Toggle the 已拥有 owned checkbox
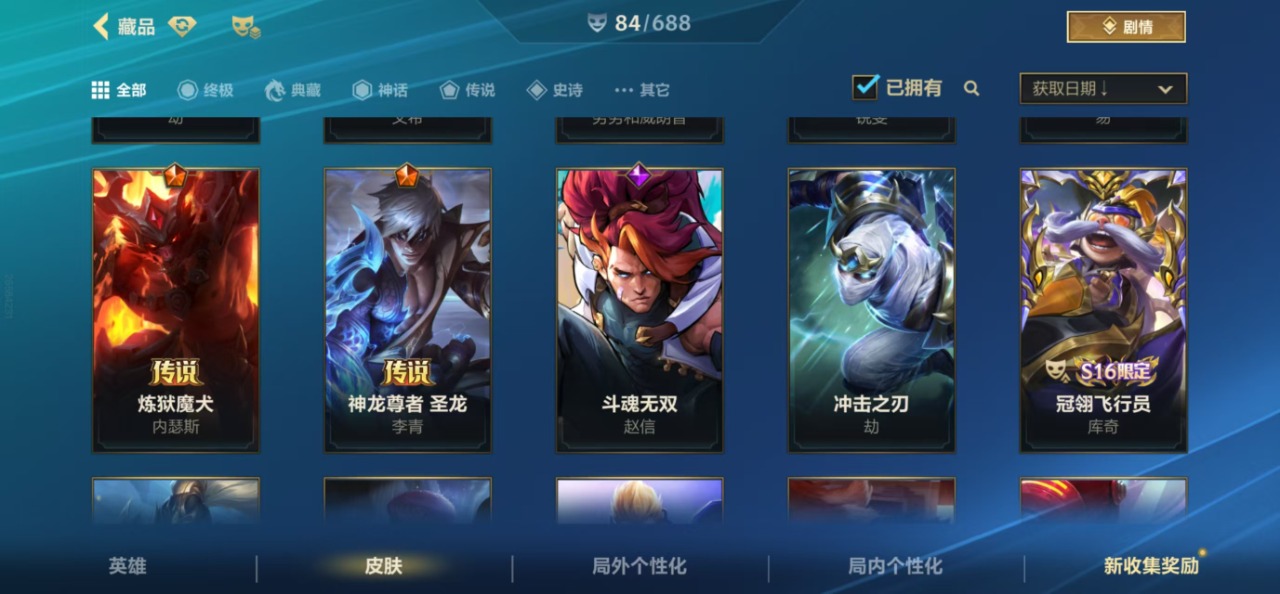 [865, 88]
